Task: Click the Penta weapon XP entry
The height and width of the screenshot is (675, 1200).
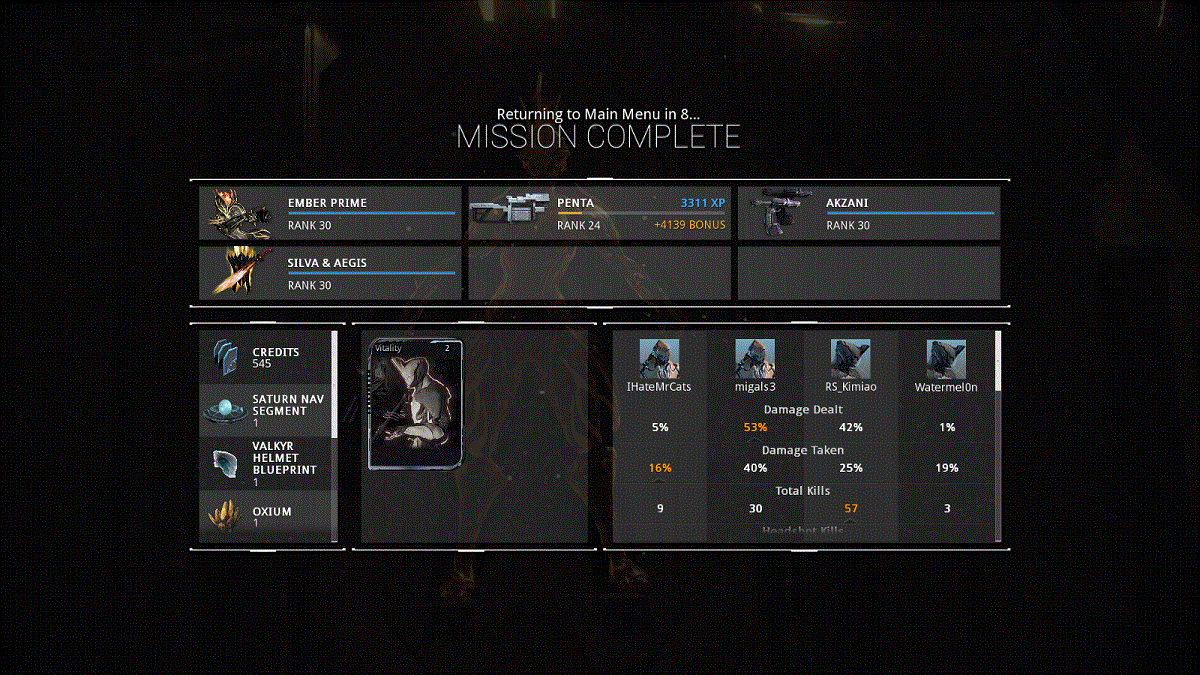Action: (599, 213)
